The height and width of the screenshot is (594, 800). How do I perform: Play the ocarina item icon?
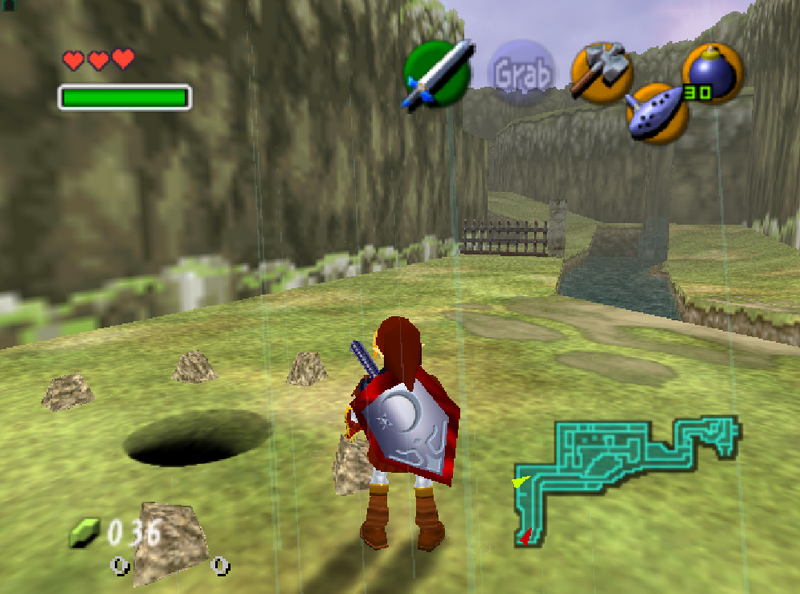point(656,112)
